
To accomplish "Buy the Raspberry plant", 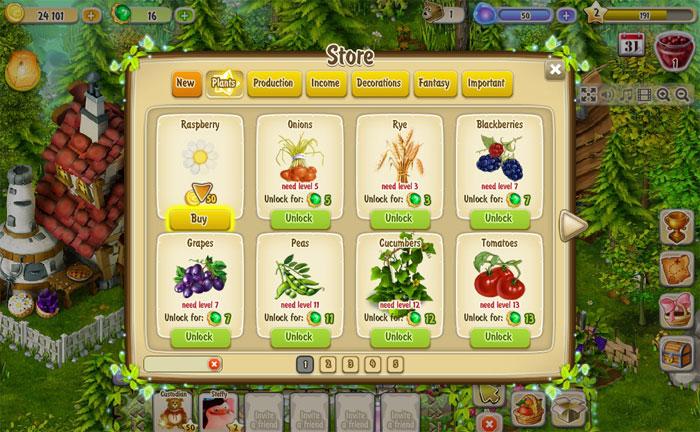I will pyautogui.click(x=199, y=218).
